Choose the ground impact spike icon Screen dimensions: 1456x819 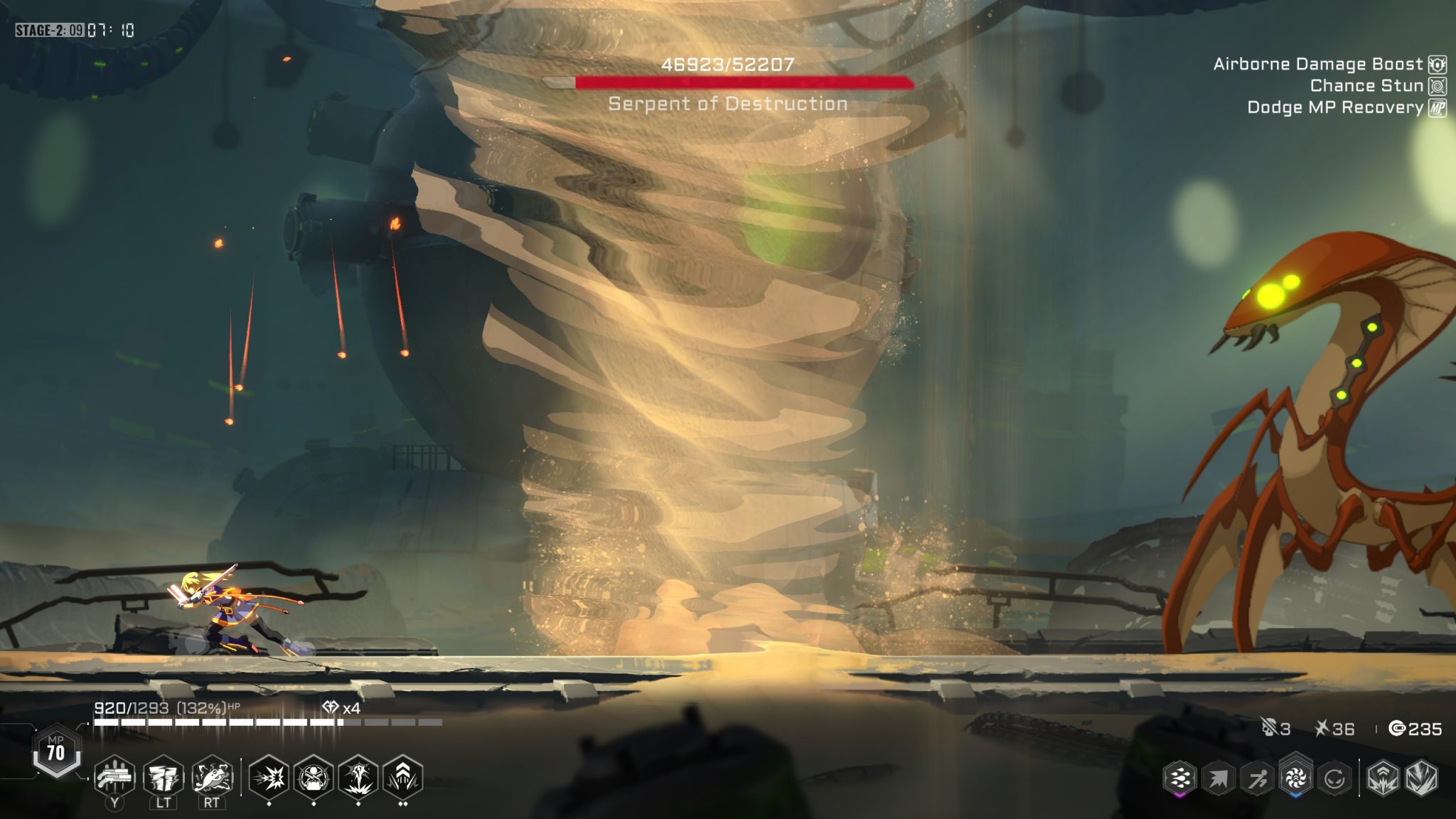358,777
